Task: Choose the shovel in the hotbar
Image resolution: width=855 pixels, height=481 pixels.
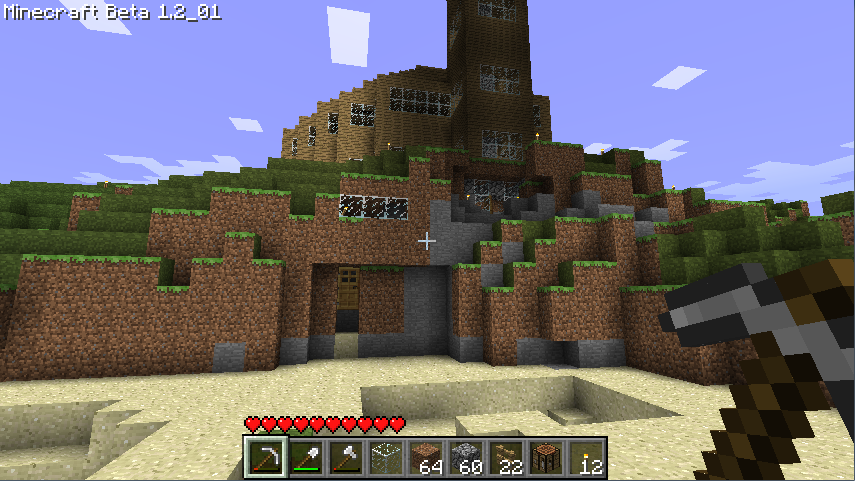Action: point(305,458)
